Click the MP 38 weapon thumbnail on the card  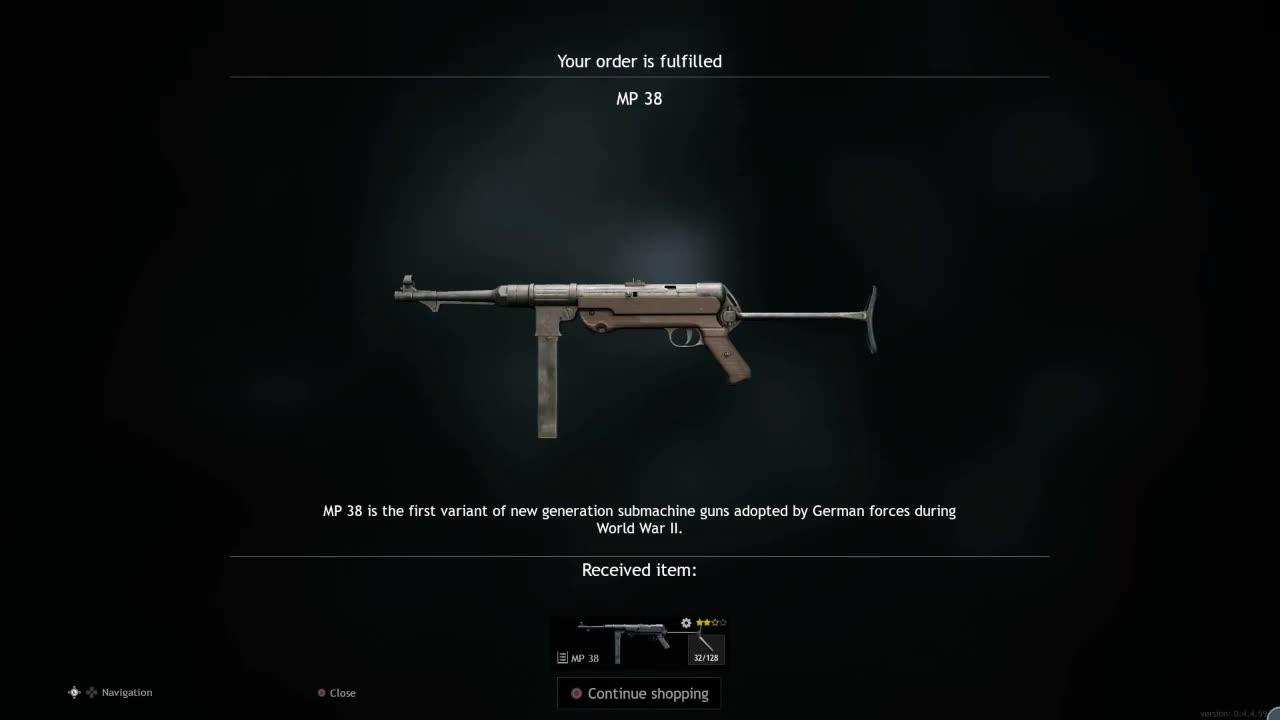point(624,632)
